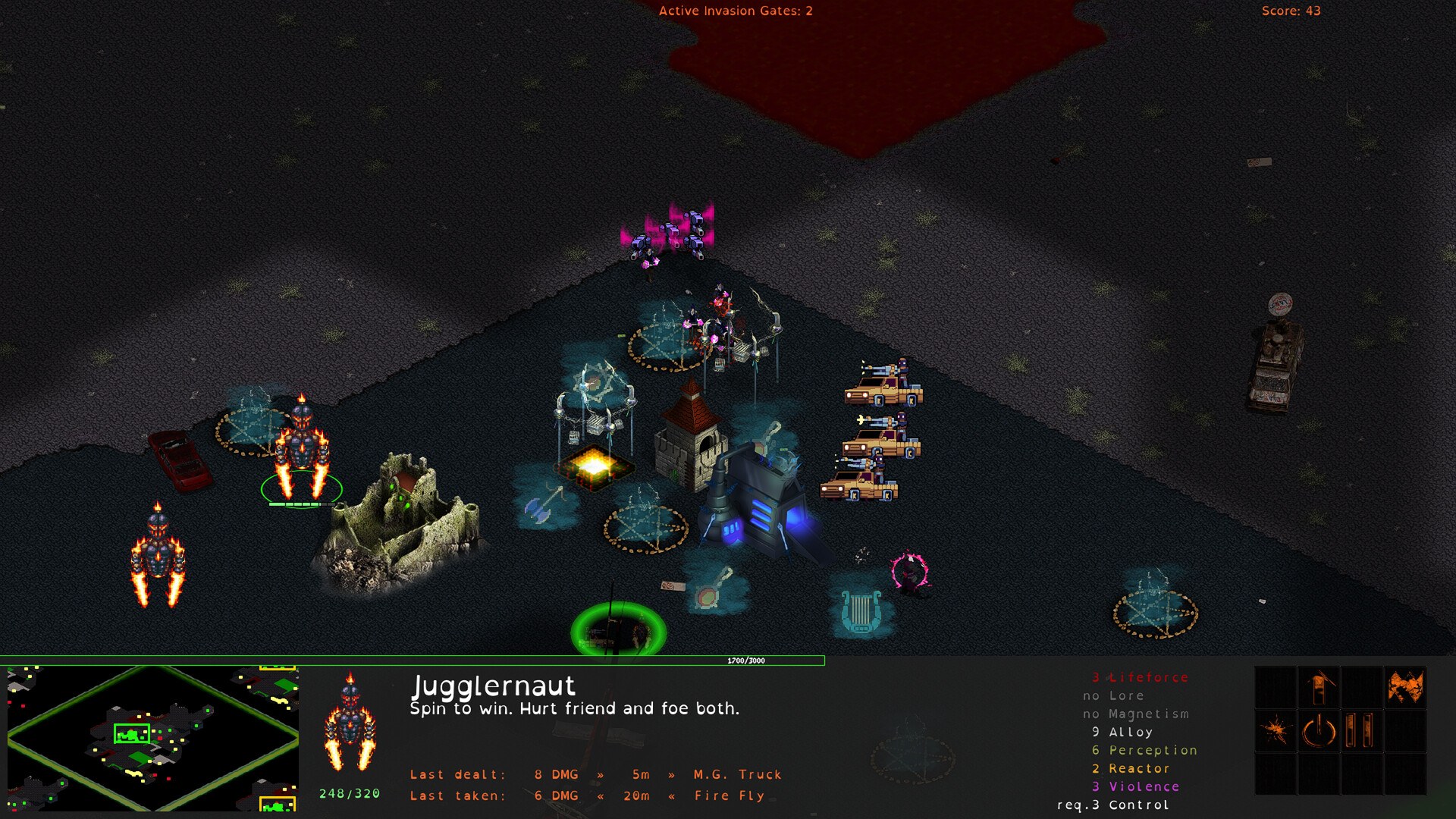Click the green selection box on the minimap
This screenshot has height=819, width=1456.
pos(130,733)
